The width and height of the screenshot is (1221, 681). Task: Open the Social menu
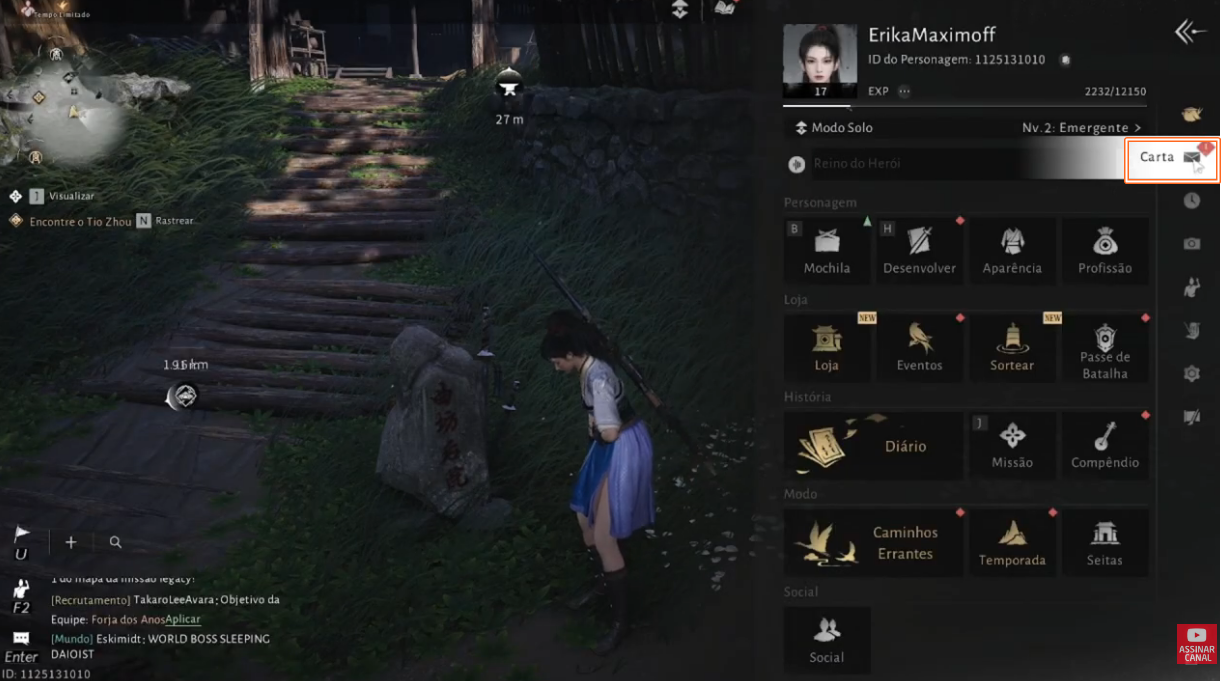[x=827, y=640]
